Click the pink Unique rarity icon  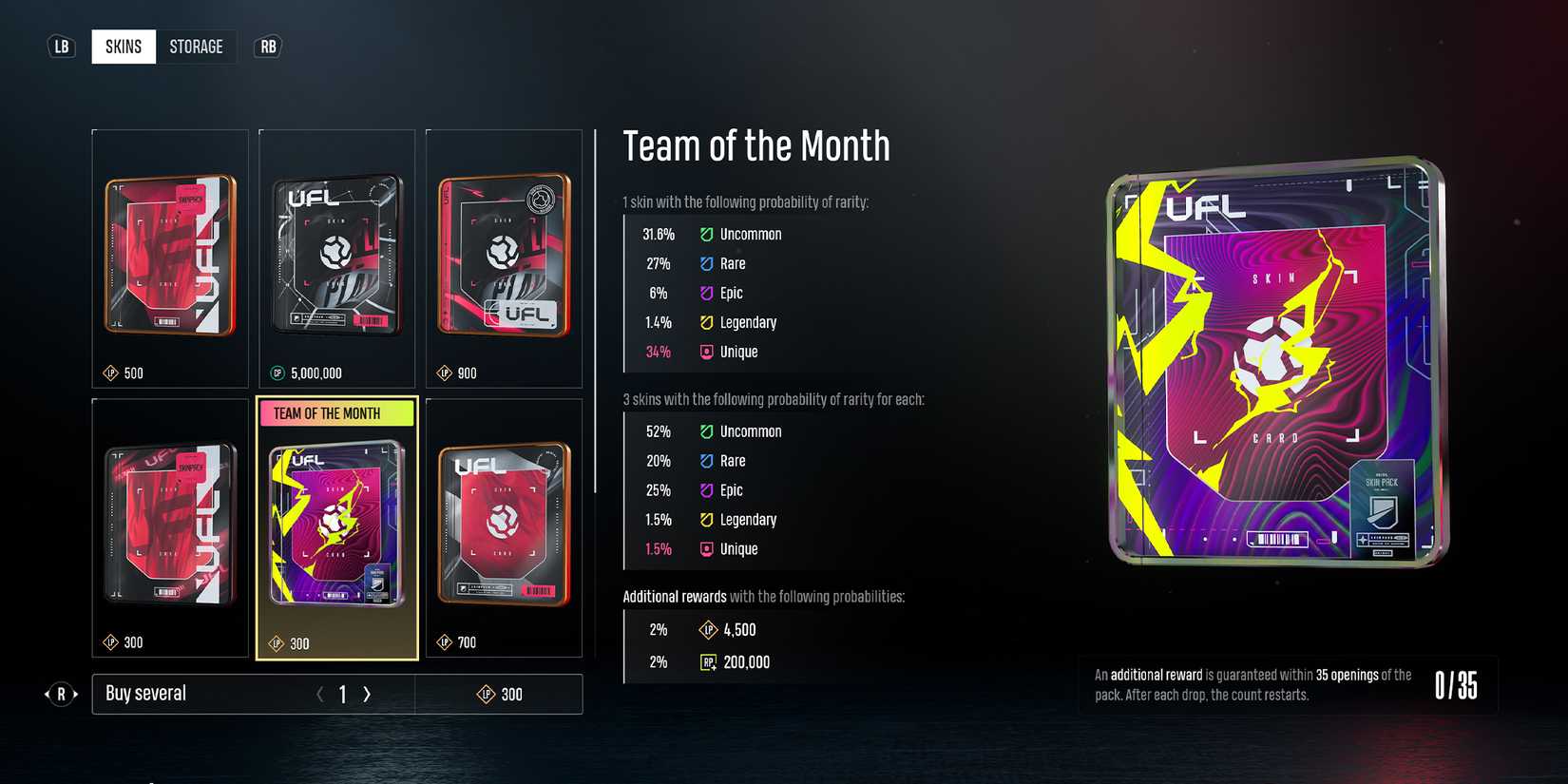pyautogui.click(x=706, y=352)
